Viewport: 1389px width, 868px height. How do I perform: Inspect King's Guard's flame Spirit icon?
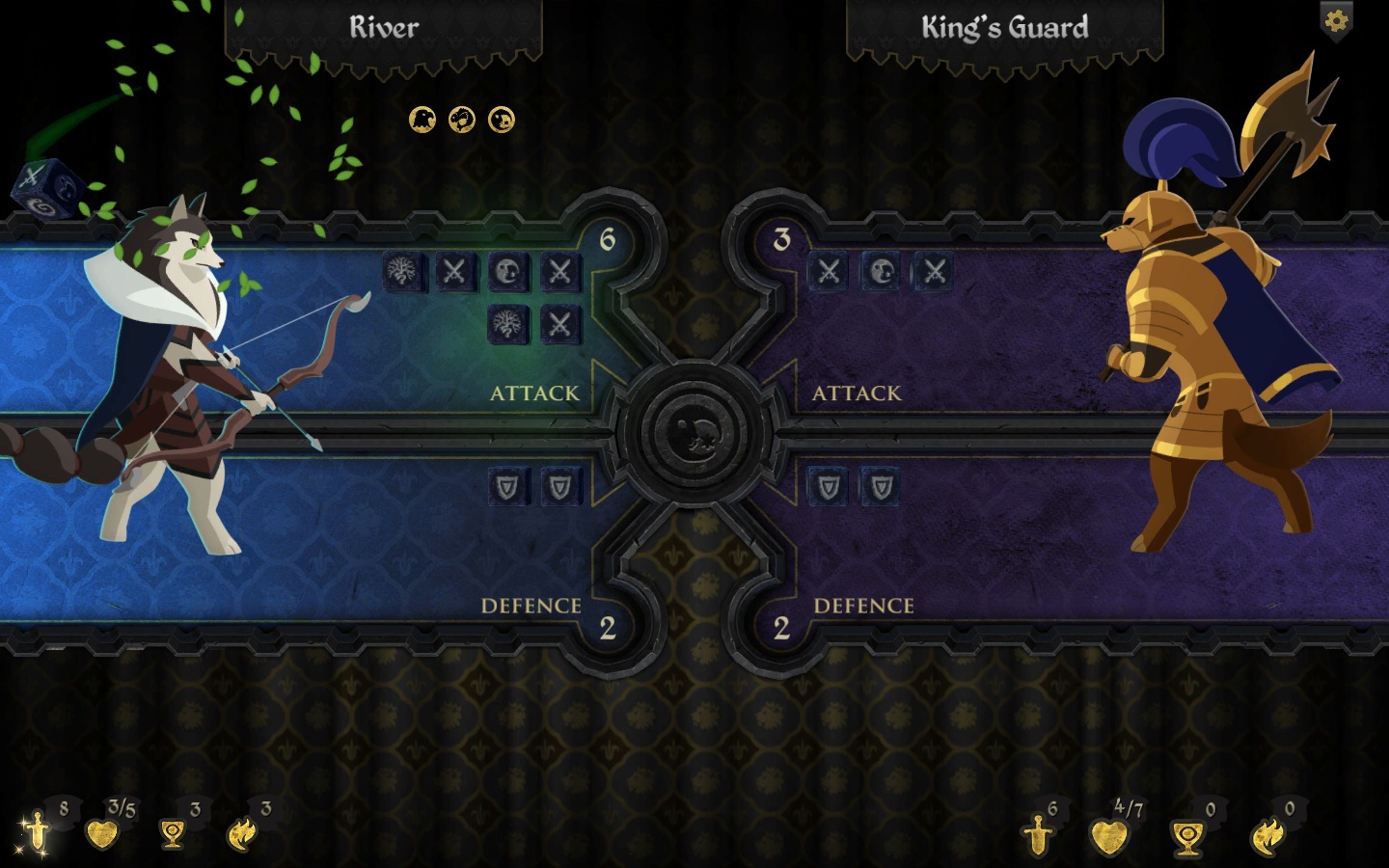click(x=1267, y=835)
